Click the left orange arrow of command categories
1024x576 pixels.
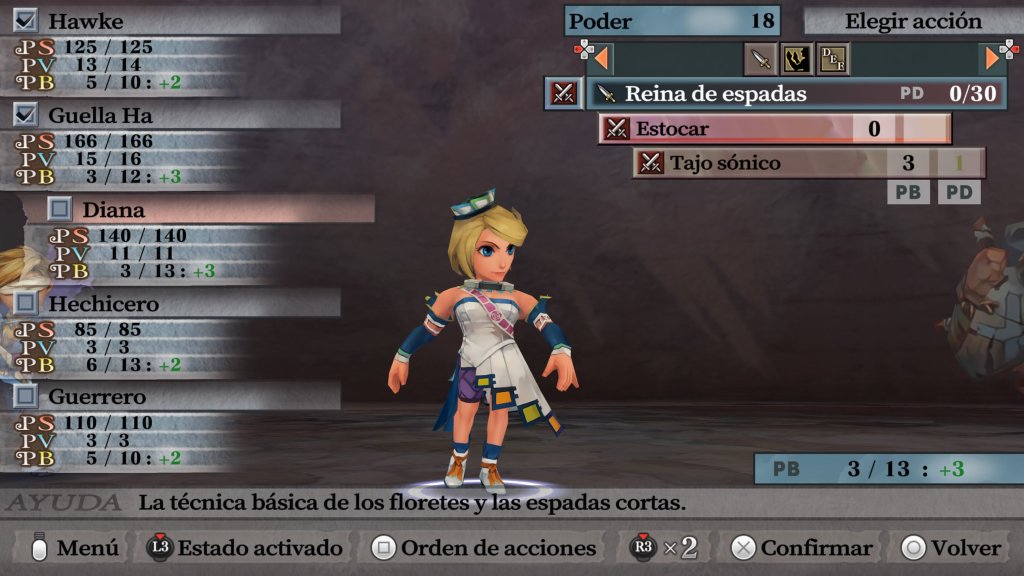coord(602,59)
